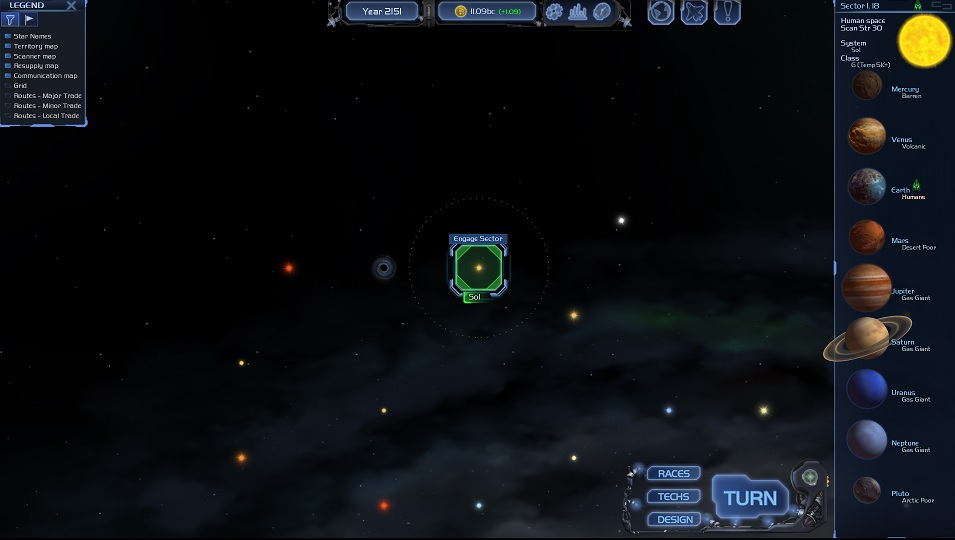The height and width of the screenshot is (540, 955).
Task: Close the Legend panel
Action: 71,6
